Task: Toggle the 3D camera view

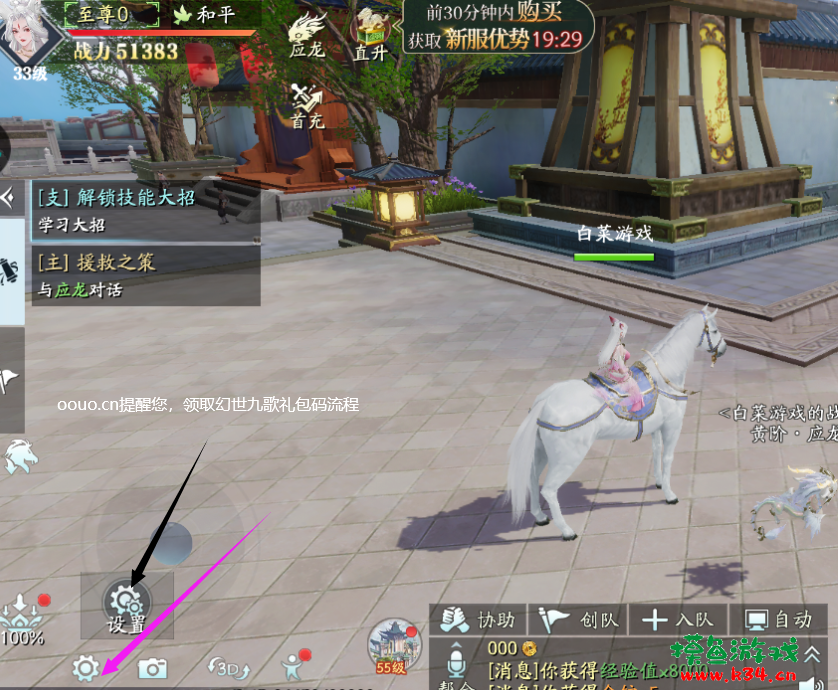Action: pos(227,668)
